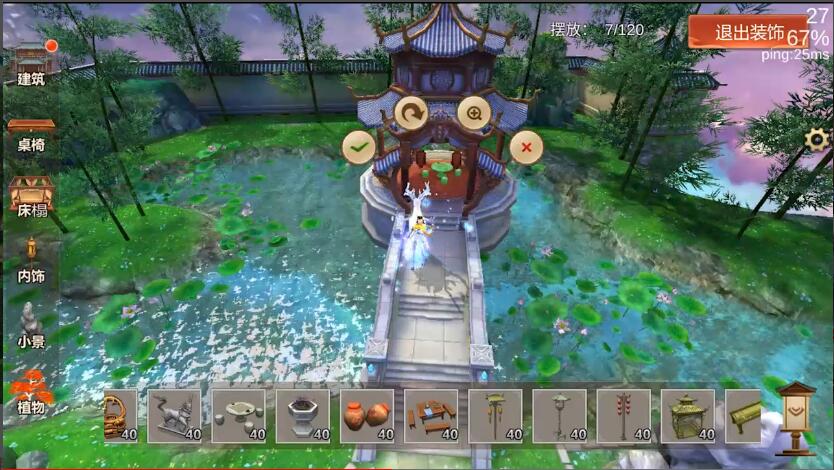Click the magnifier zoom button above pavilion

[473, 113]
